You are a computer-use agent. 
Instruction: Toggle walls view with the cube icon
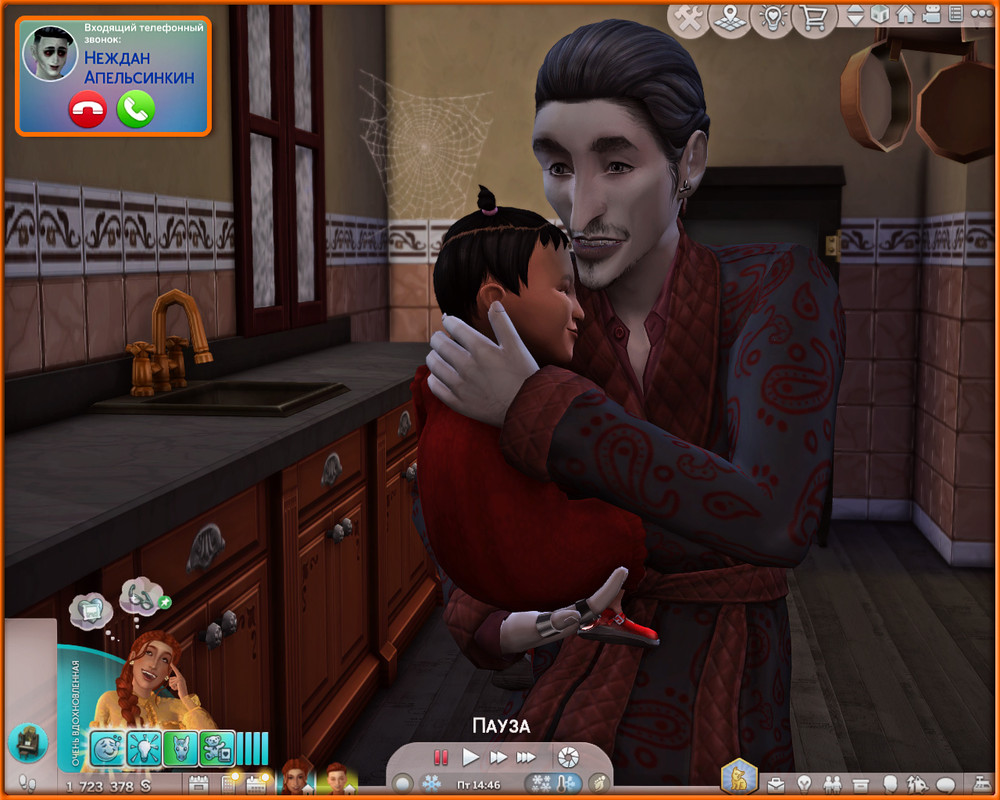pyautogui.click(x=880, y=15)
